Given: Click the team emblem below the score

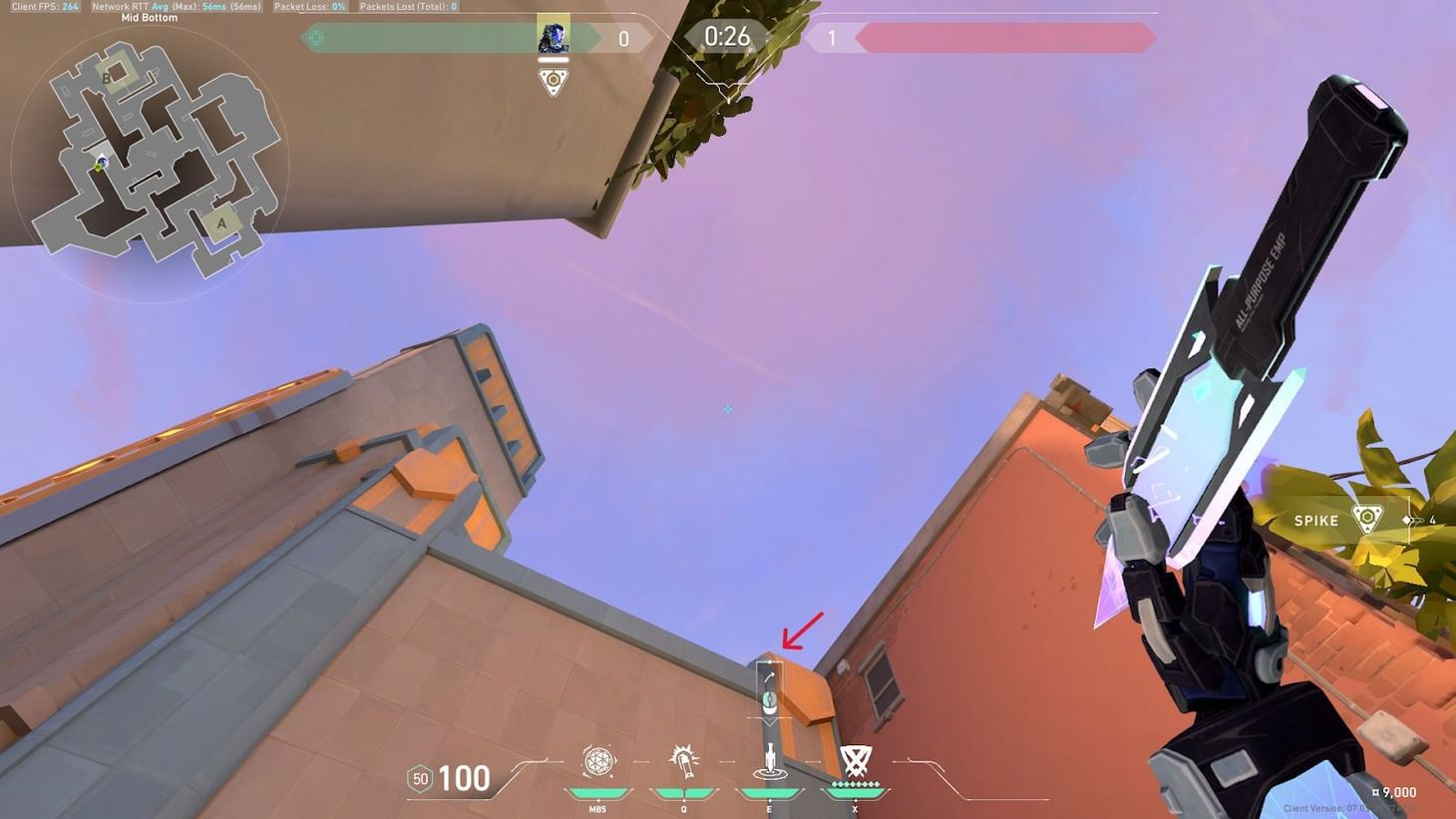Looking at the screenshot, I should [551, 82].
